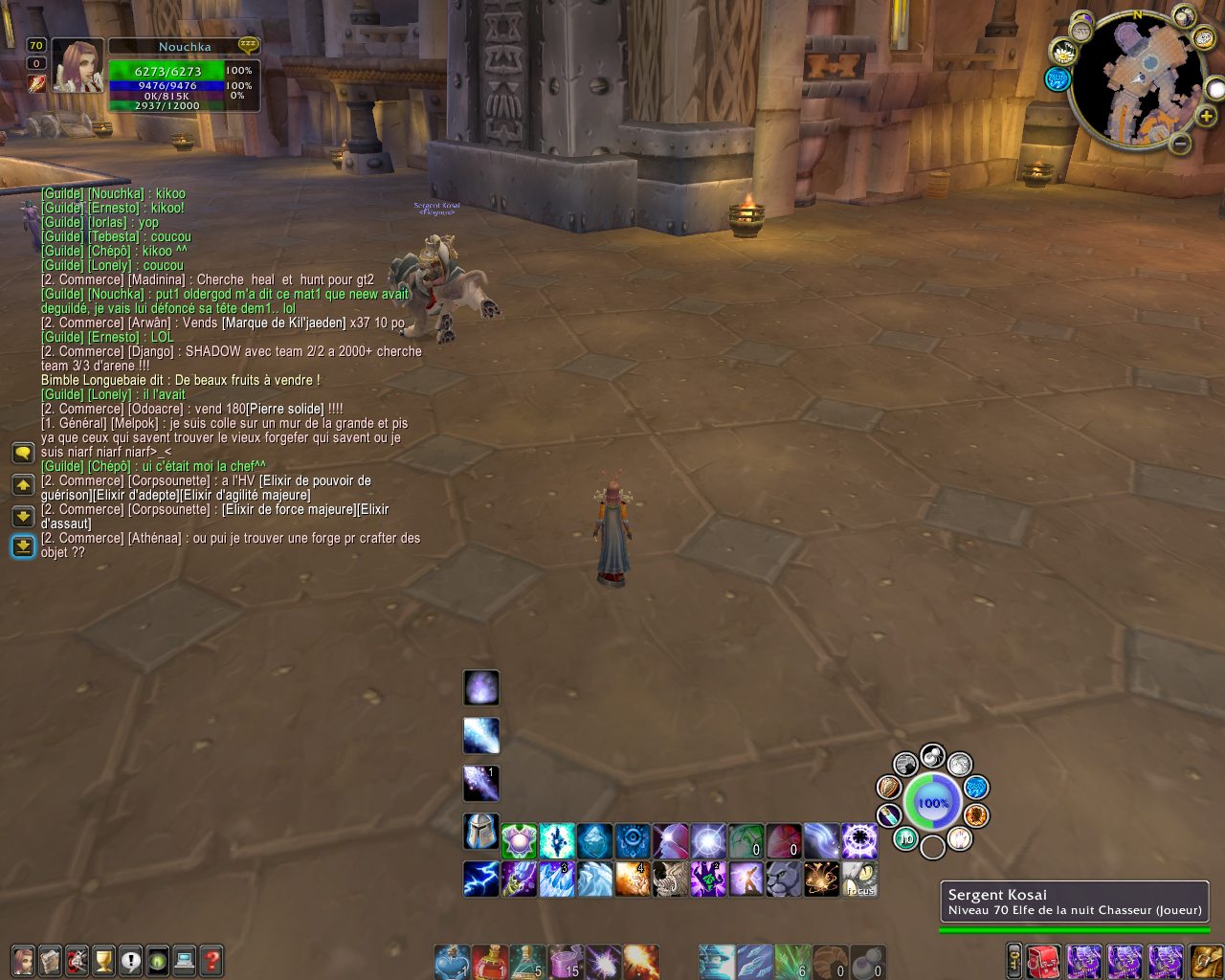Select Nouchka's player portrait
The height and width of the screenshot is (980, 1225).
78,66
